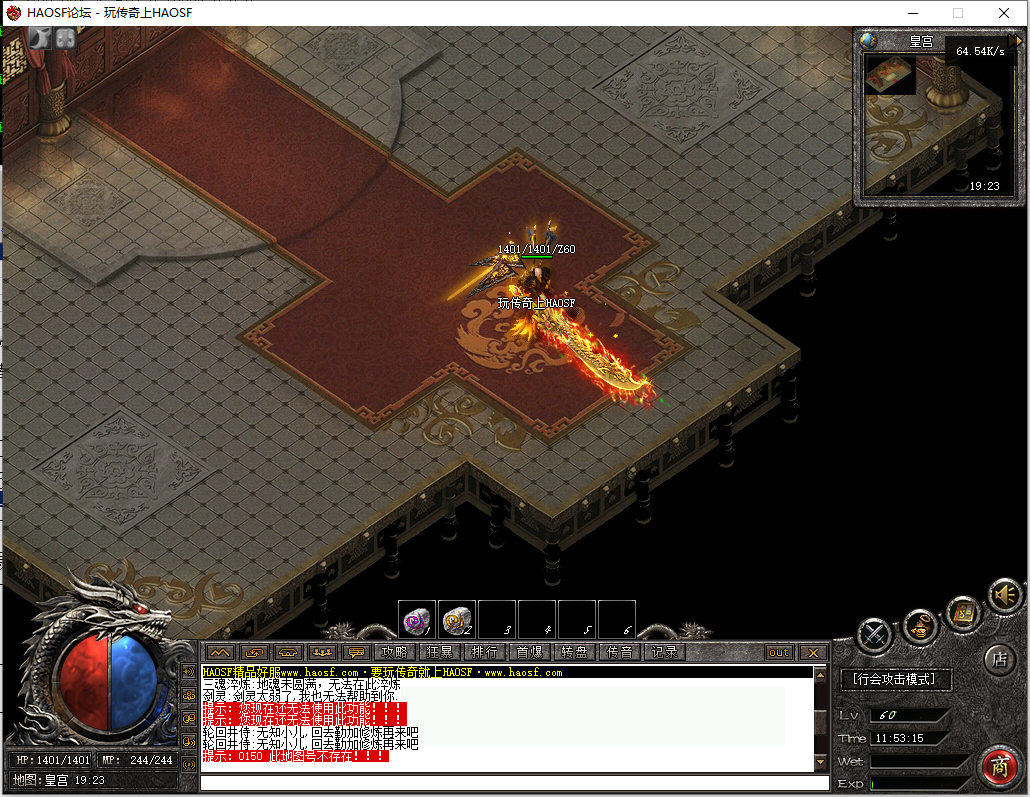The width and height of the screenshot is (1030, 797).
Task: Activate the 狂暴 button
Action: pos(440,652)
